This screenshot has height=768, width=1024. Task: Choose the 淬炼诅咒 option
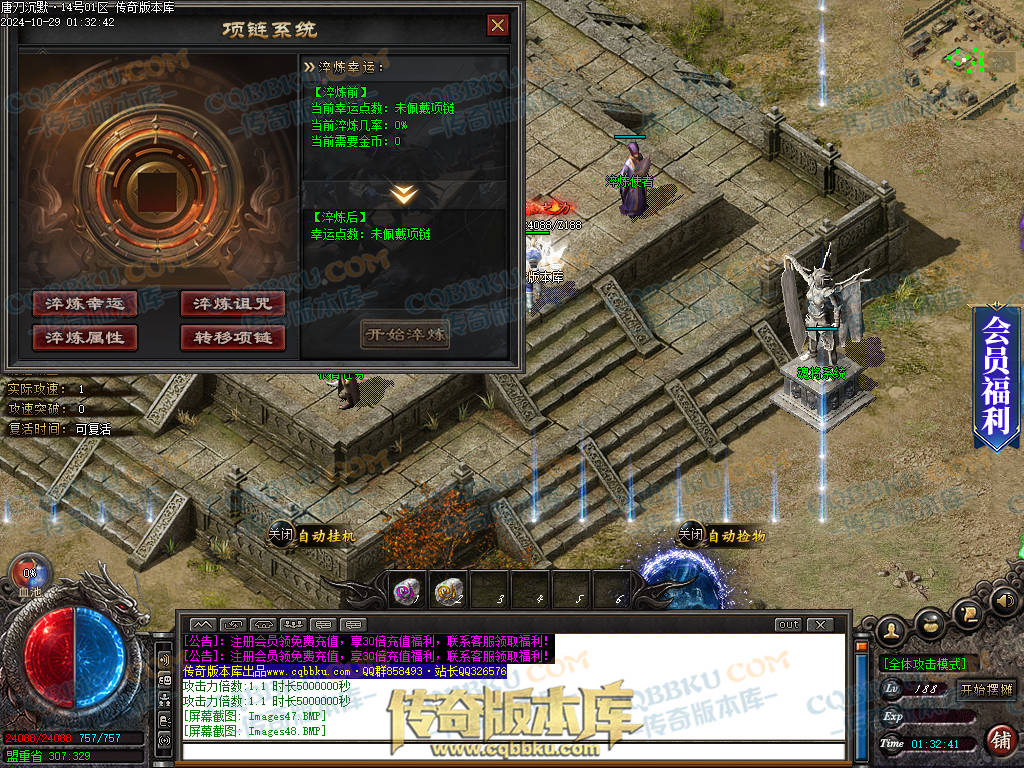coord(233,303)
